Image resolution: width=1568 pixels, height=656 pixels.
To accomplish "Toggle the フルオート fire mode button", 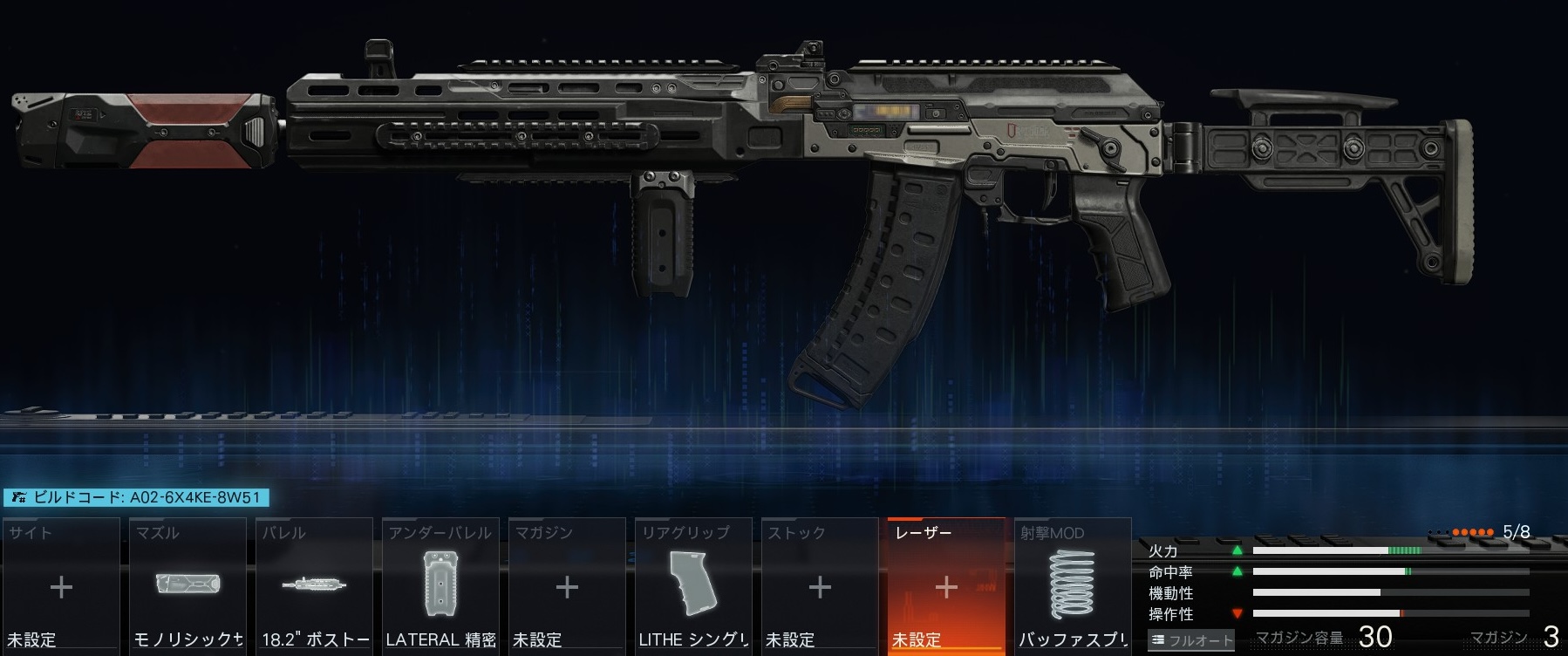I will [1191, 640].
